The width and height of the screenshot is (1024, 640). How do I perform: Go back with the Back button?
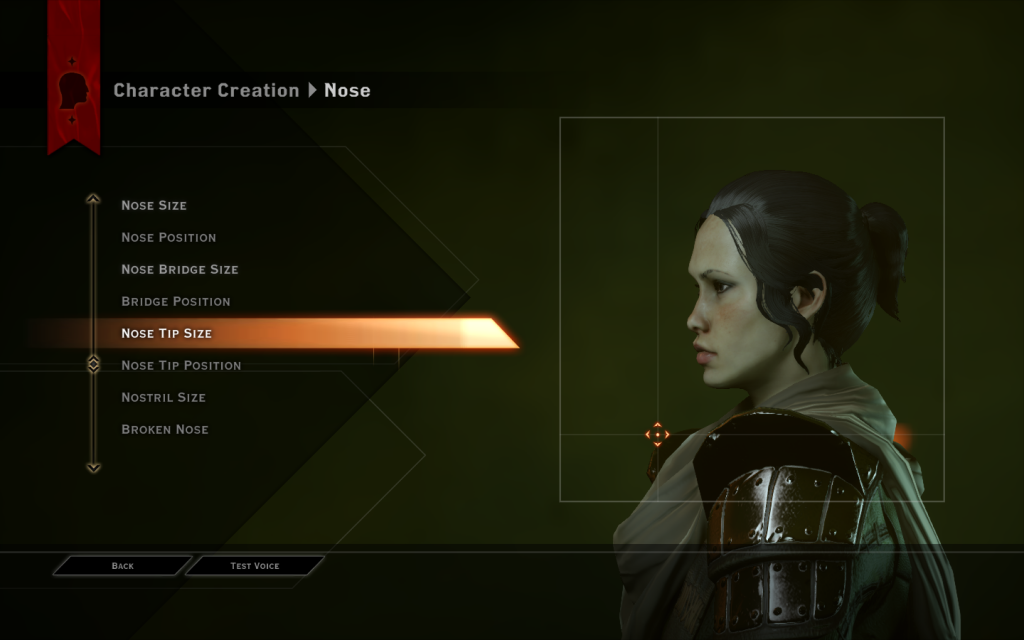122,566
